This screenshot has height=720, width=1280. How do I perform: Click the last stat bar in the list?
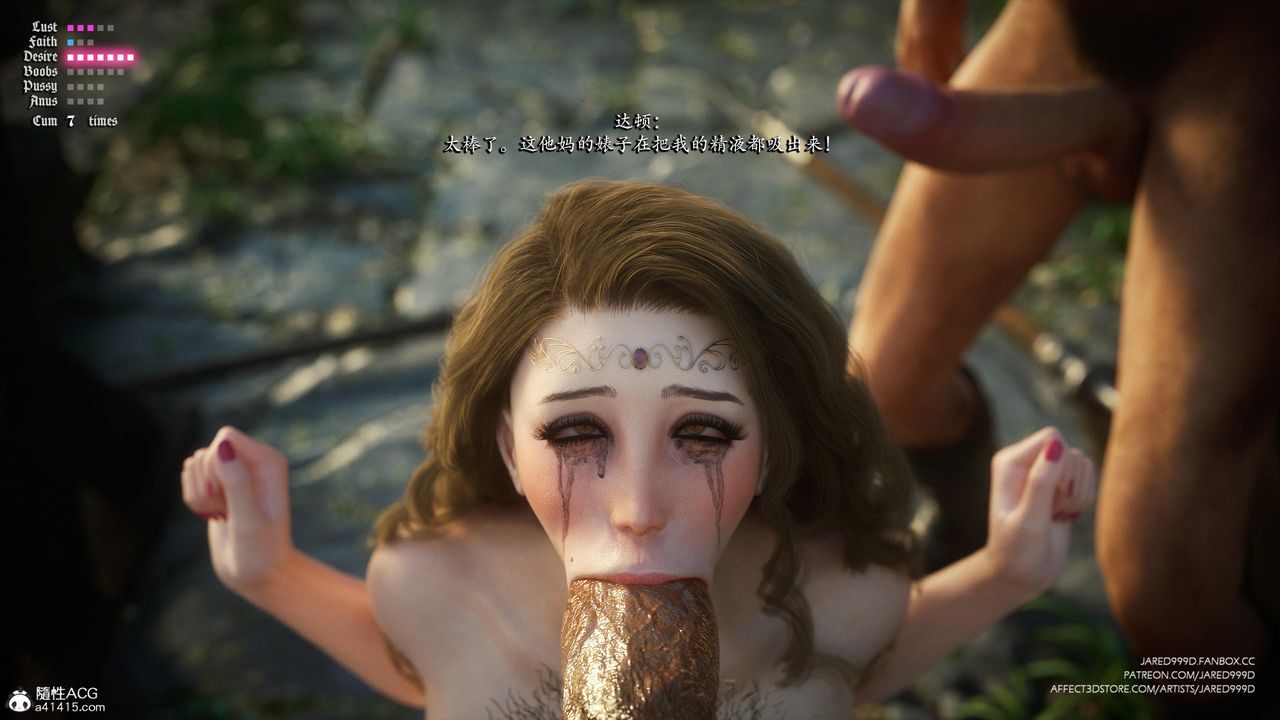click(85, 101)
